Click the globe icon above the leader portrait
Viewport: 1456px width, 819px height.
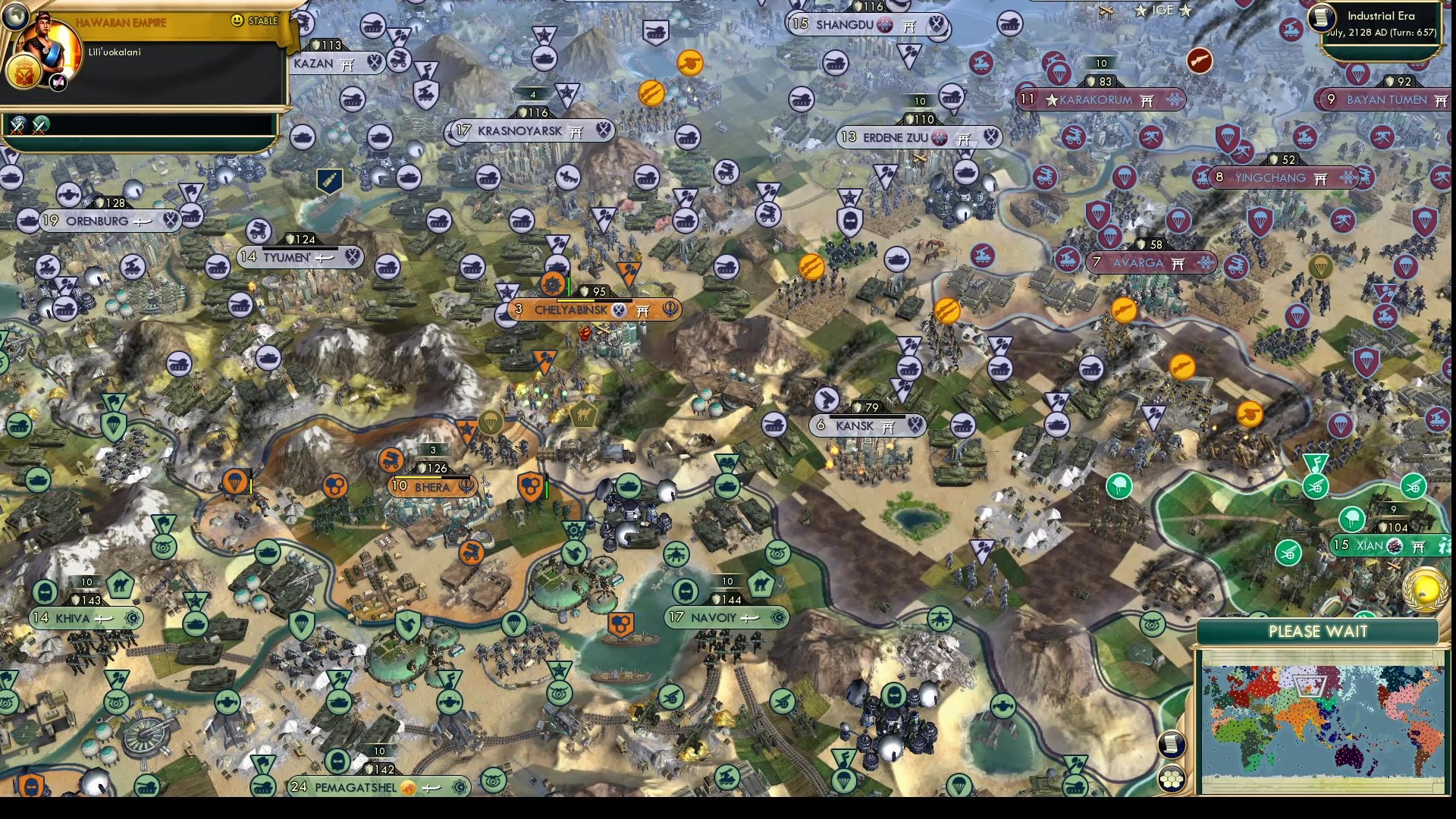click(15, 17)
